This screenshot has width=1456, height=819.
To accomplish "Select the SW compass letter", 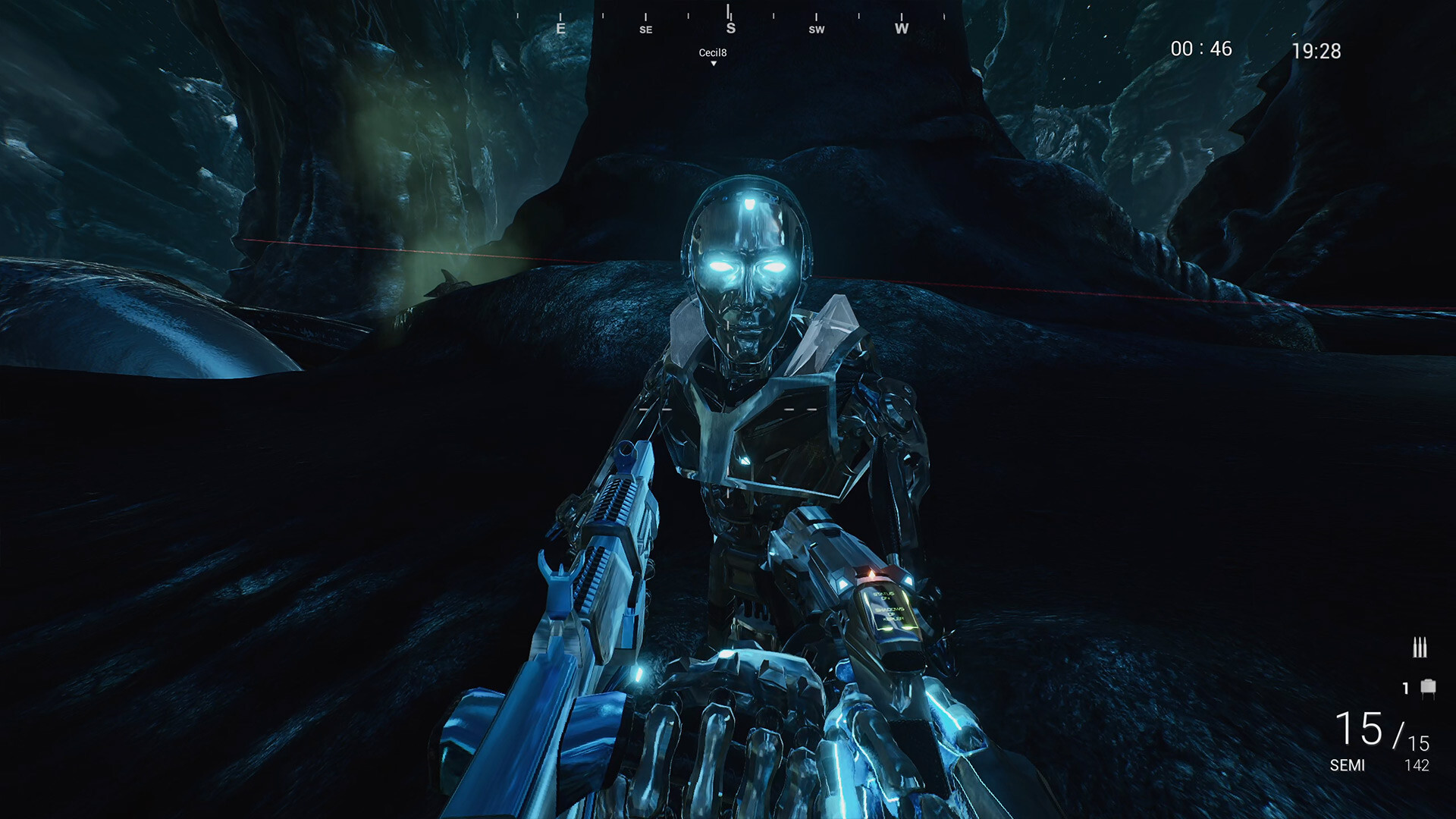I will (817, 29).
